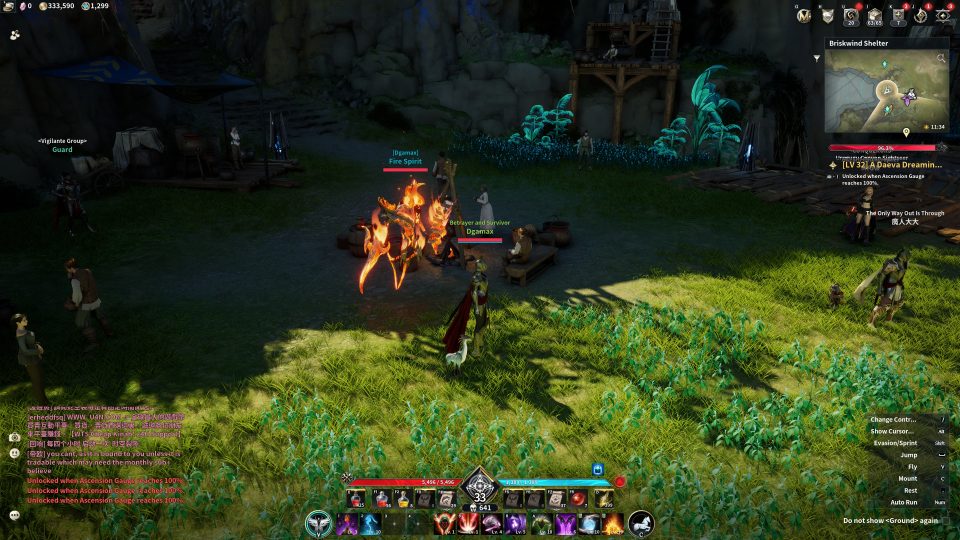
Task: Use the red orb consumable slot
Action: point(578,497)
